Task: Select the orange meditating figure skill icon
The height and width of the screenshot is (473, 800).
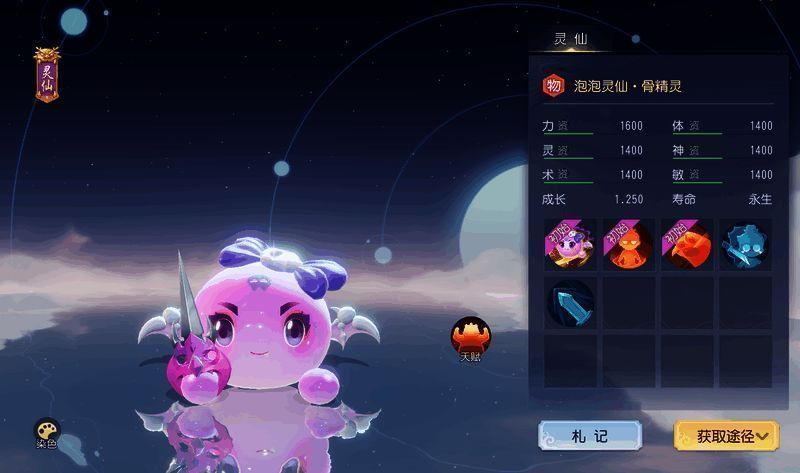Action: [x=629, y=246]
